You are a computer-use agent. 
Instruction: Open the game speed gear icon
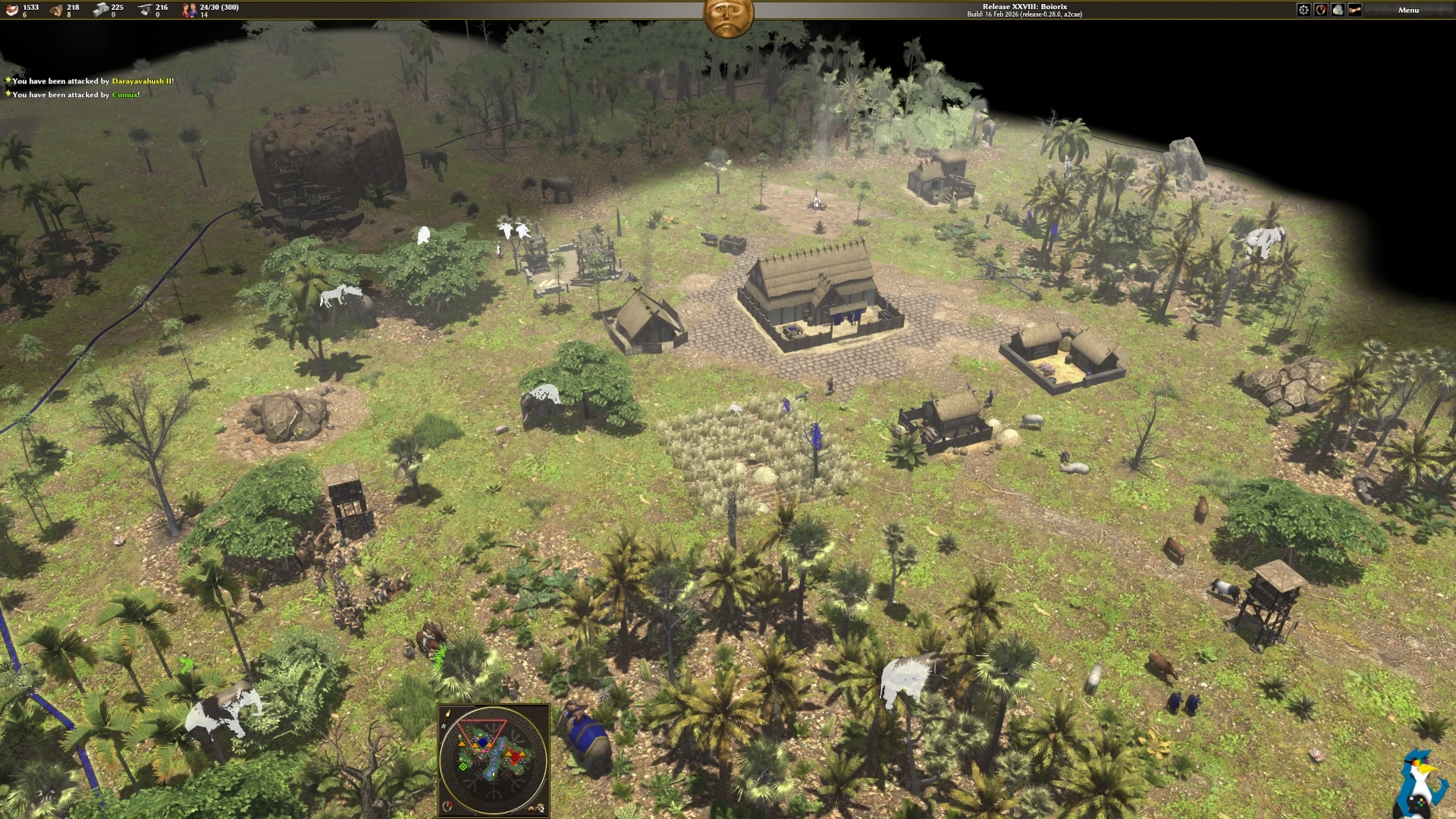point(1304,10)
